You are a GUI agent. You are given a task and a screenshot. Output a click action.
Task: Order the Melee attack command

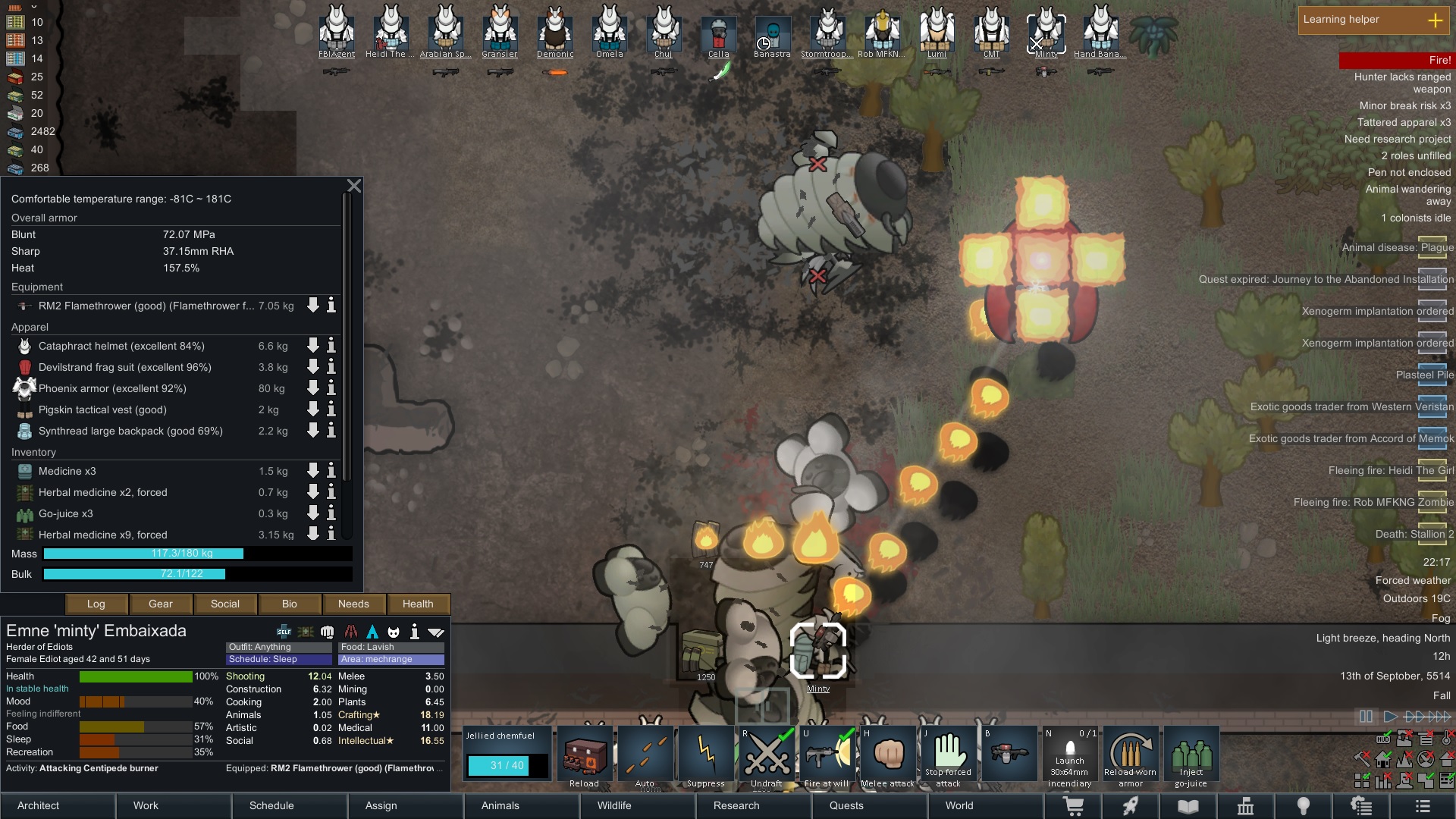click(x=888, y=755)
